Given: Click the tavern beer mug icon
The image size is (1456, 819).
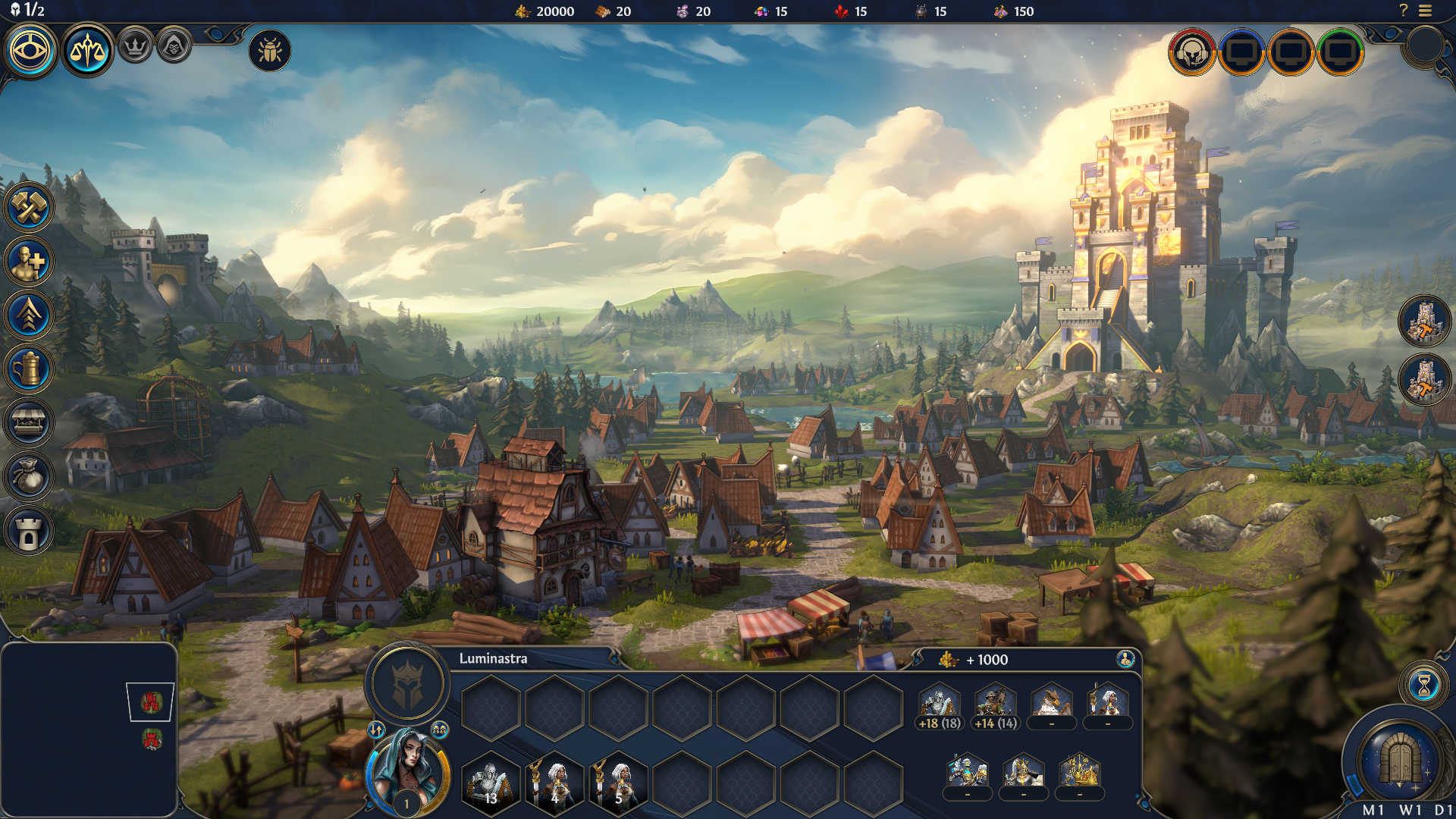Looking at the screenshot, I should point(29,369).
